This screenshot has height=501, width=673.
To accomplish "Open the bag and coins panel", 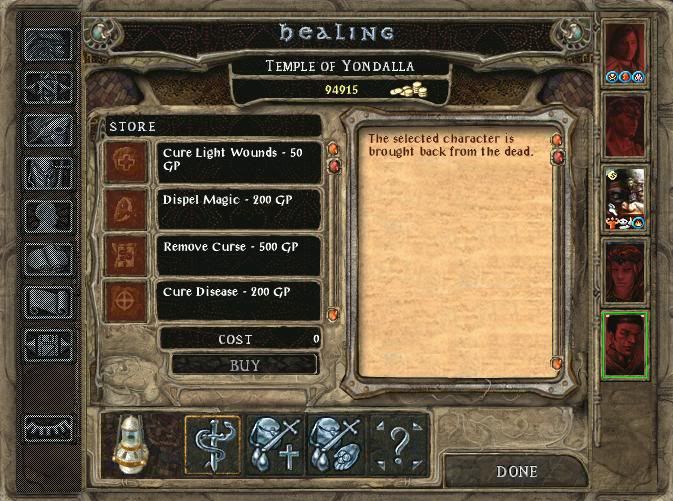I will pos(336,441).
